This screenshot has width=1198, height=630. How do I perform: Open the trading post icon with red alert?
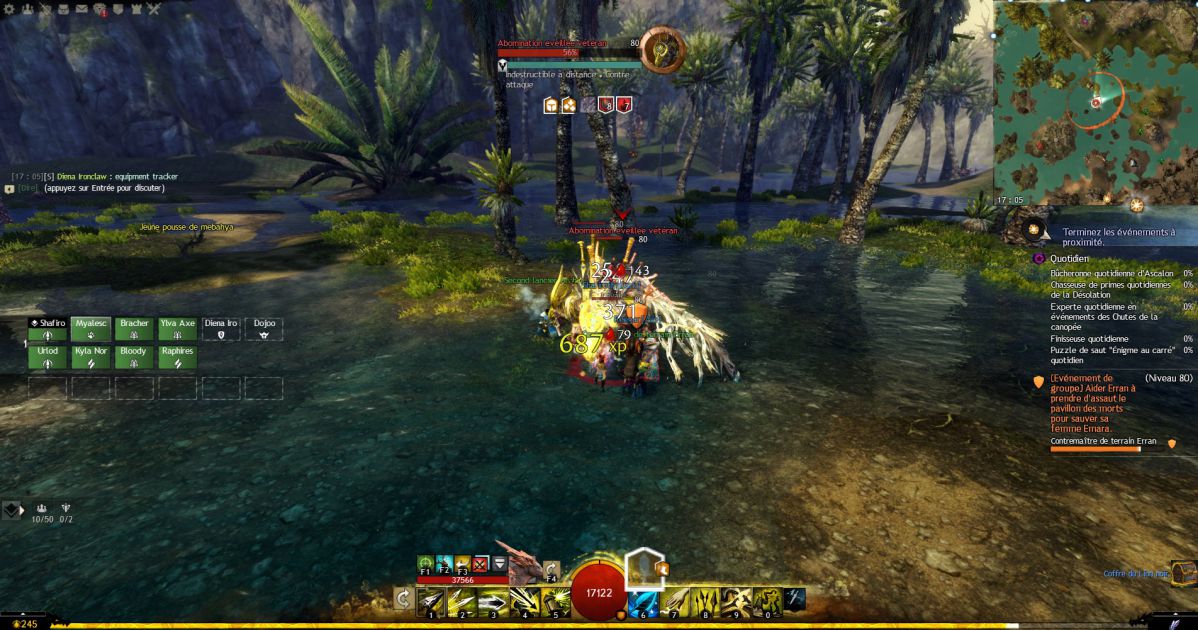pyautogui.click(x=100, y=10)
